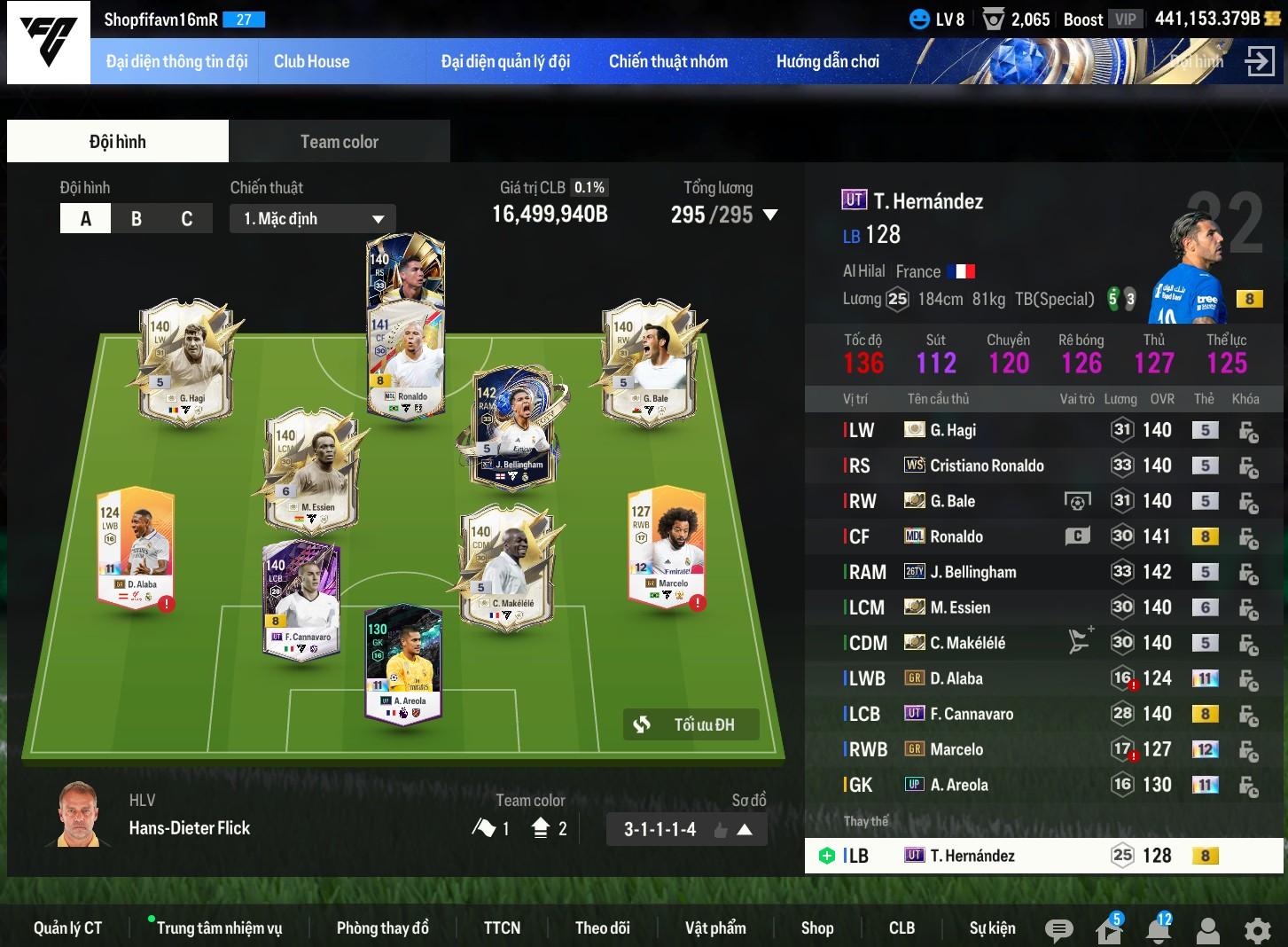Viewport: 1288px width, 947px height.
Task: Open Hướng dẫn chơi guide
Action: coord(827,62)
